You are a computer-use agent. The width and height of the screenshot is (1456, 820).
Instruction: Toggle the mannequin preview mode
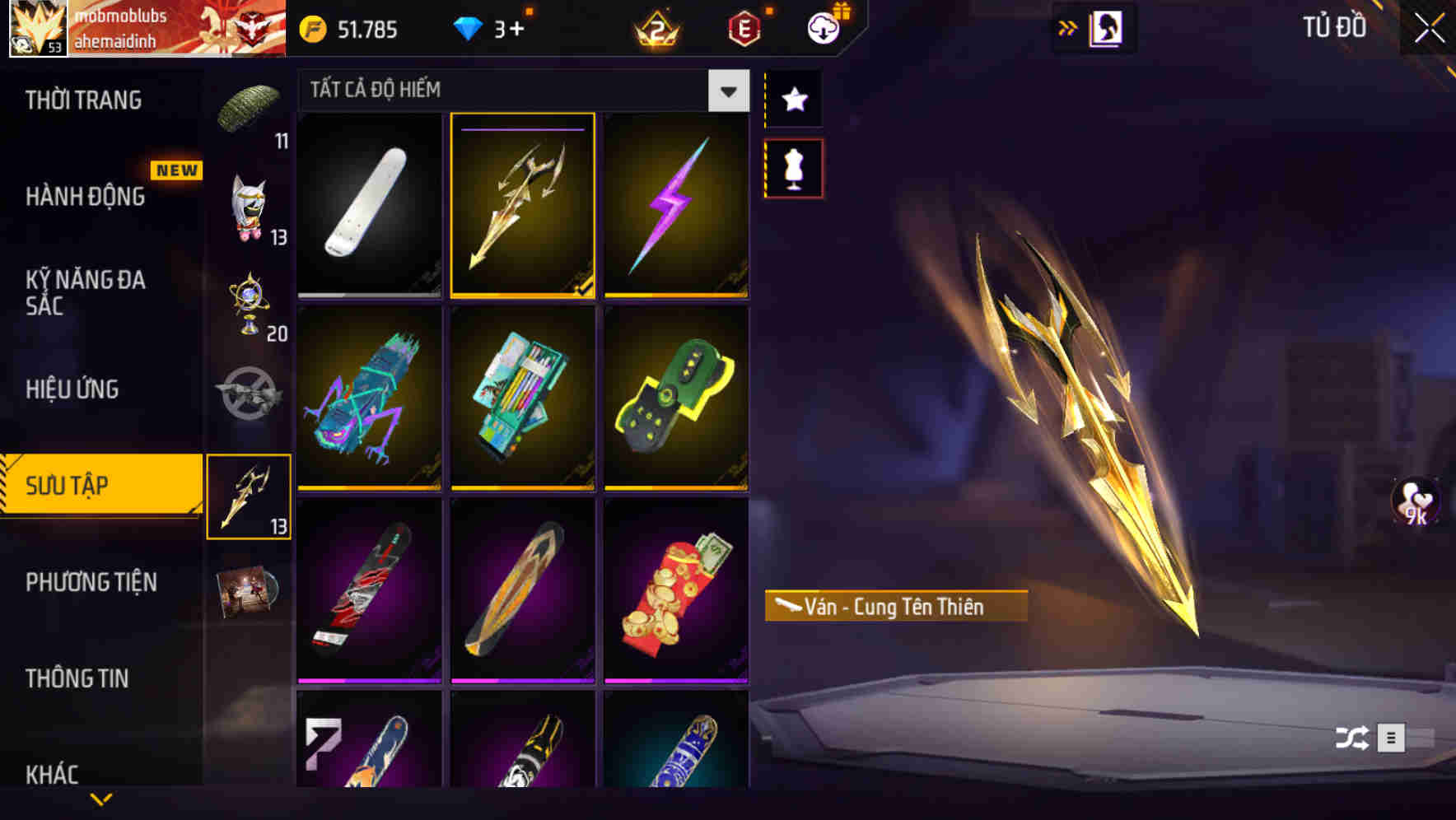(x=792, y=166)
